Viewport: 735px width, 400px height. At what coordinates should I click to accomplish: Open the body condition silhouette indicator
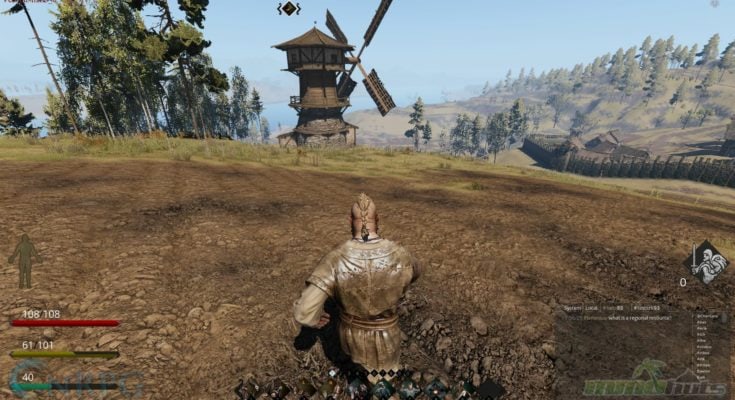tap(24, 261)
